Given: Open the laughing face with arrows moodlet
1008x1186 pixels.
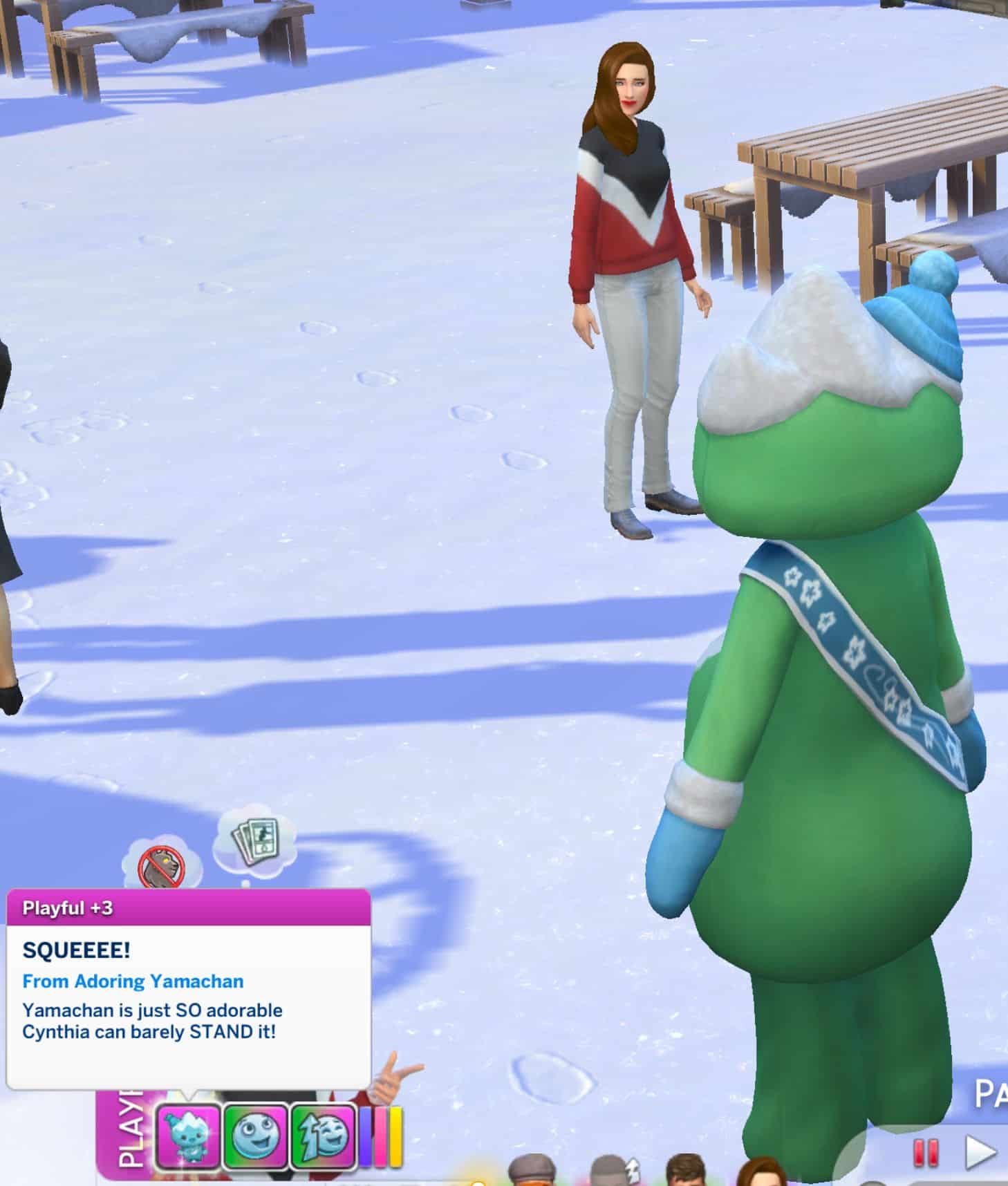Looking at the screenshot, I should [x=323, y=1136].
